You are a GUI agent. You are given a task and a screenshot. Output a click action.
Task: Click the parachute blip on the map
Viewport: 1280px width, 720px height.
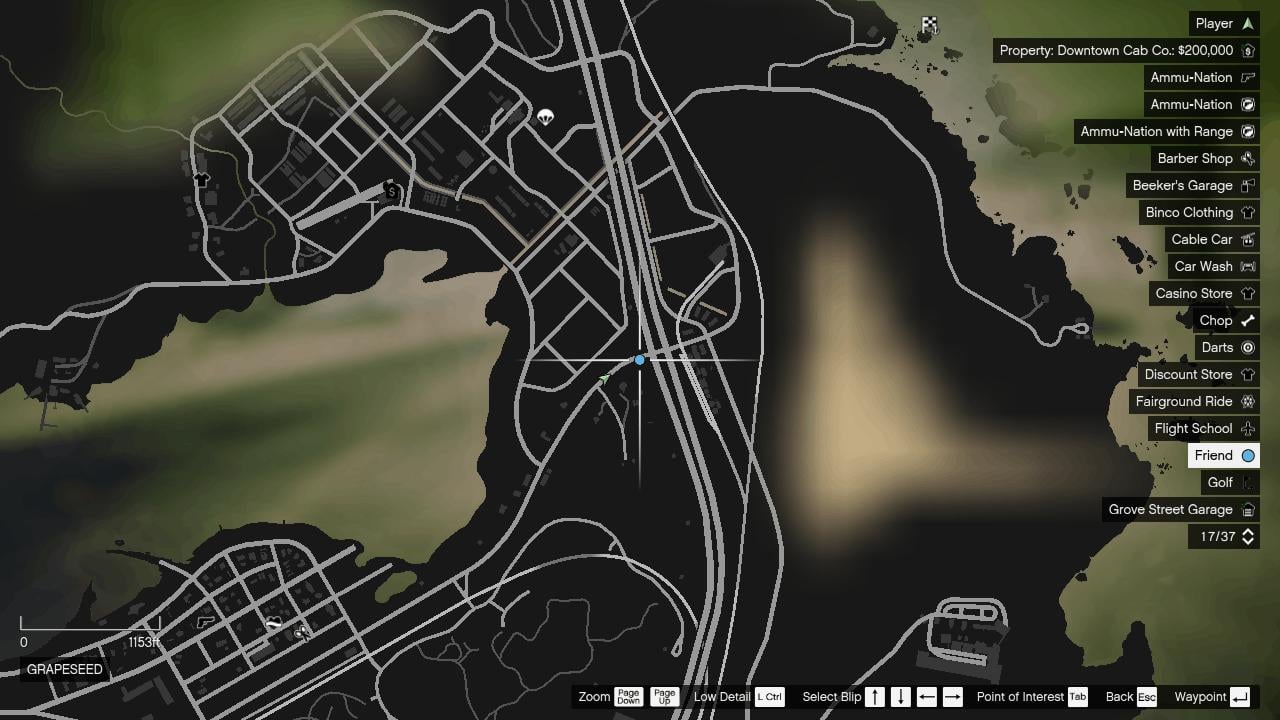tap(545, 117)
